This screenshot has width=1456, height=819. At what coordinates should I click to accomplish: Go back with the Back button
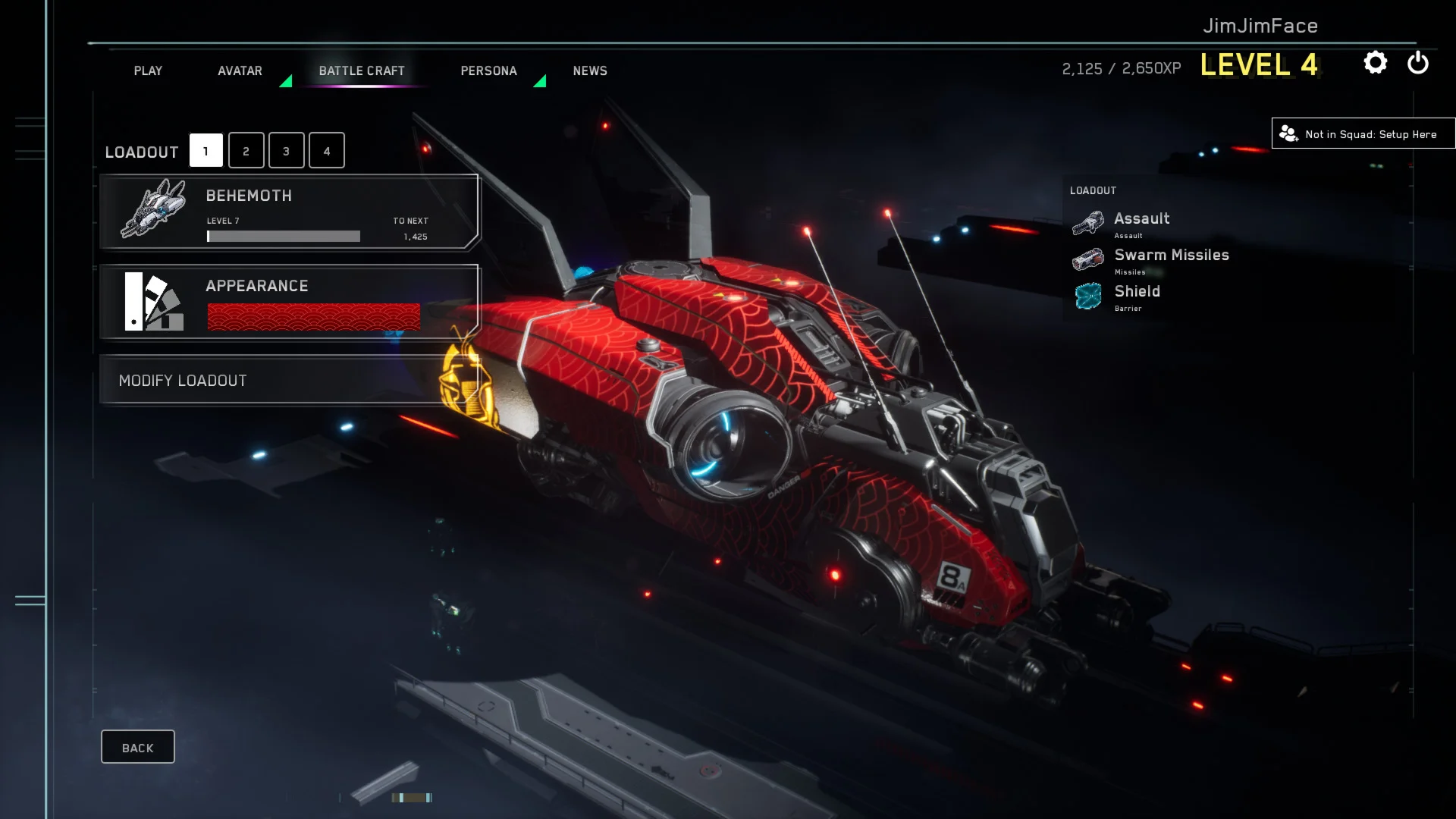(x=137, y=748)
